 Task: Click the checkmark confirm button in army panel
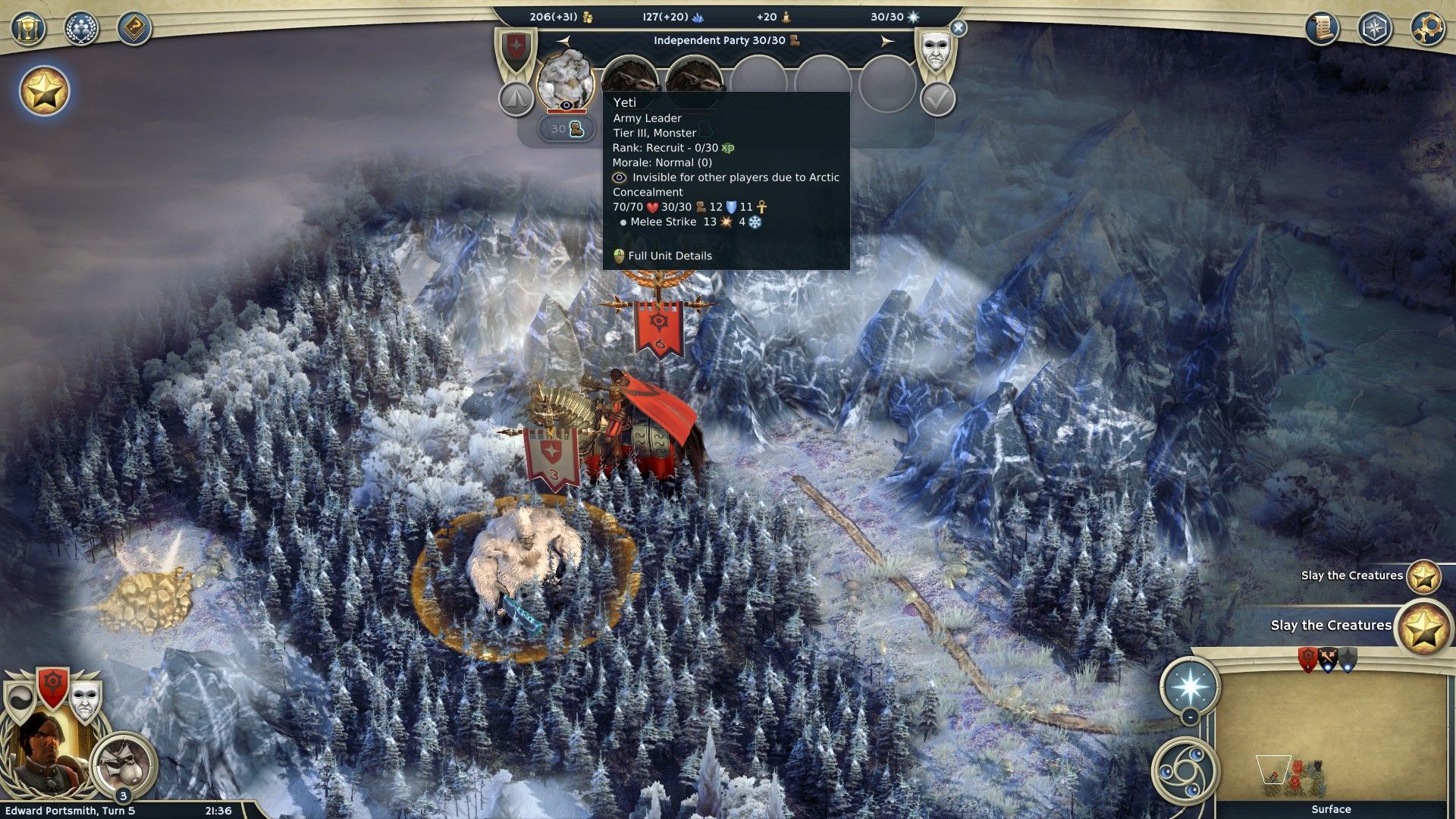pyautogui.click(x=937, y=99)
